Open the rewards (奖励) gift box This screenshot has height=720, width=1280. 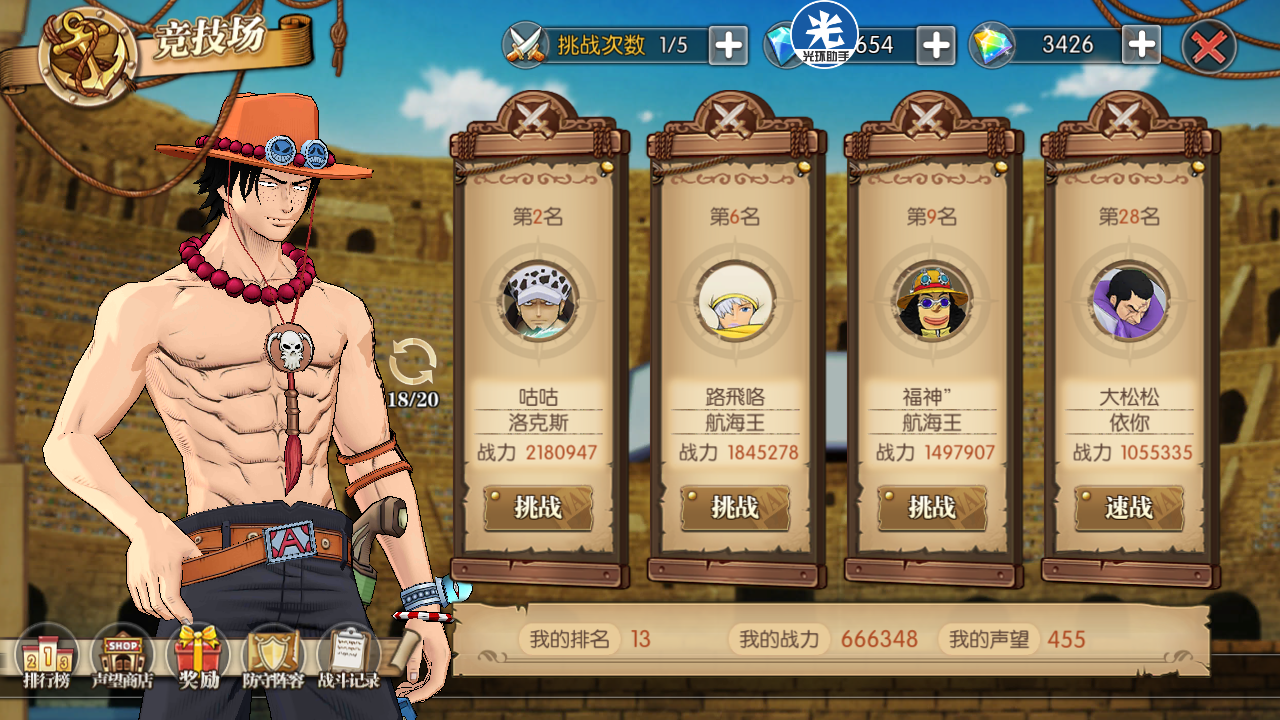tap(198, 657)
